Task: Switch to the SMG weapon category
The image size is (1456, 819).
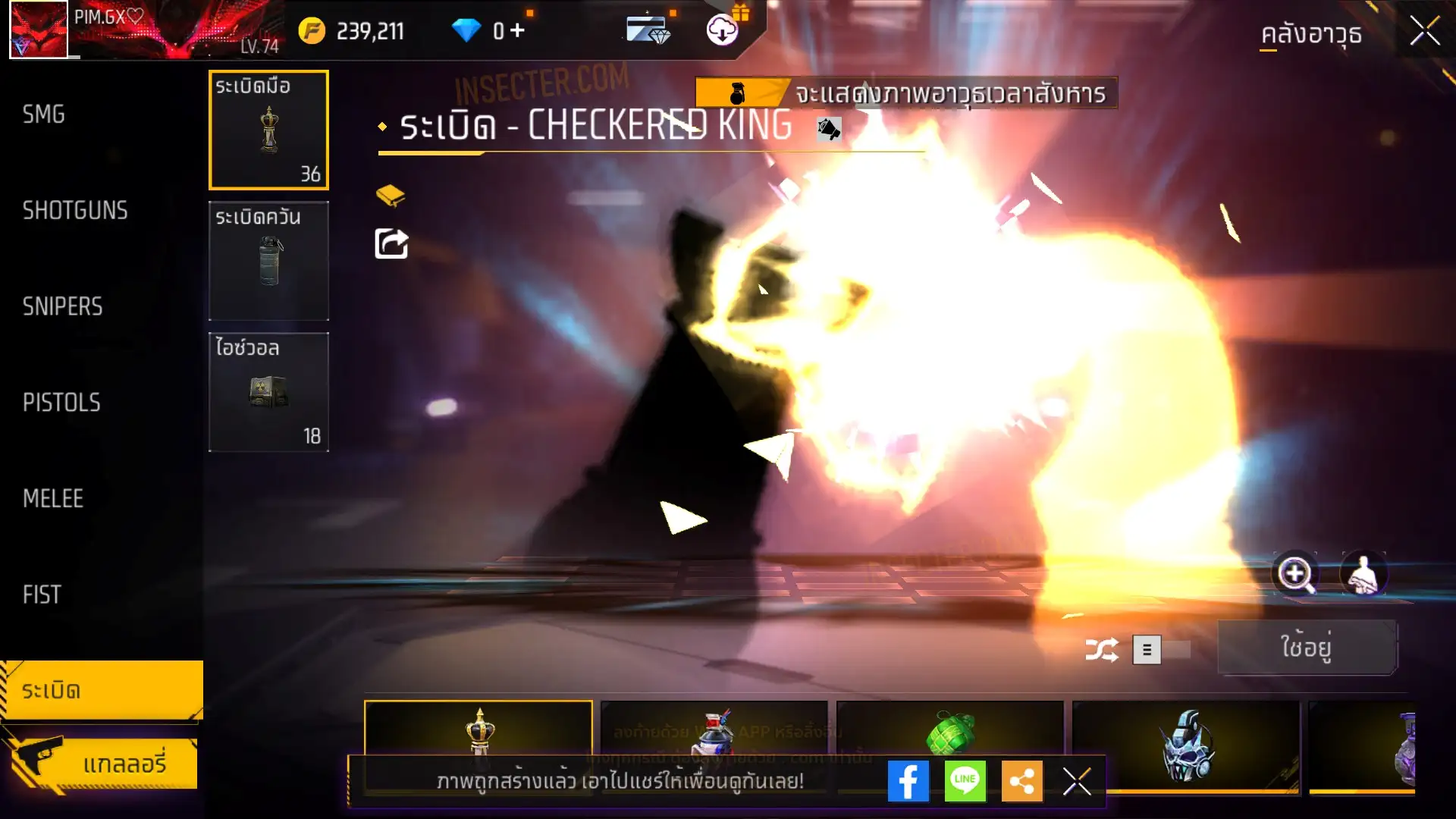Action: pos(44,115)
